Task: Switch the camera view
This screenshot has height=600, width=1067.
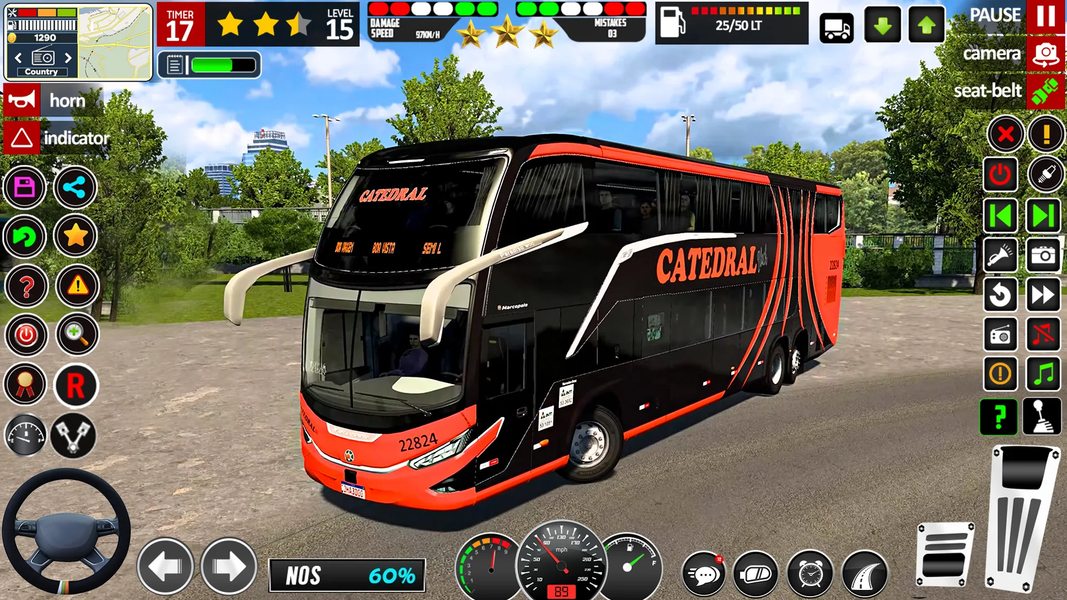Action: click(1045, 53)
